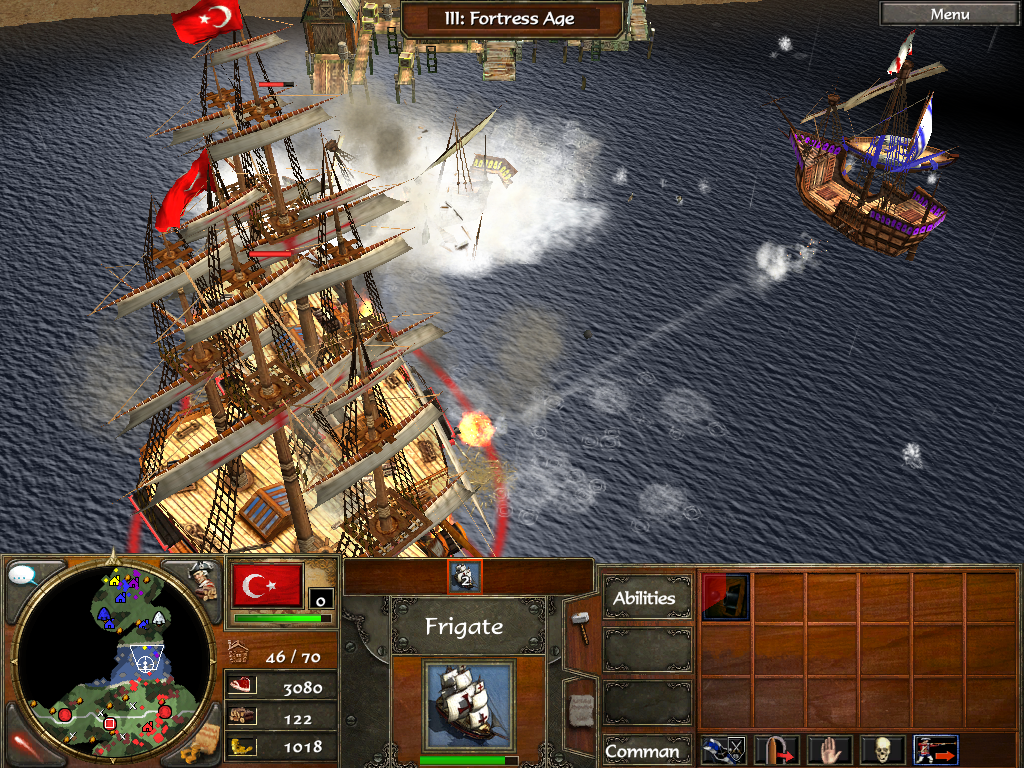The width and height of the screenshot is (1024, 768).
Task: Open the chat speech bubble
Action: (22, 575)
